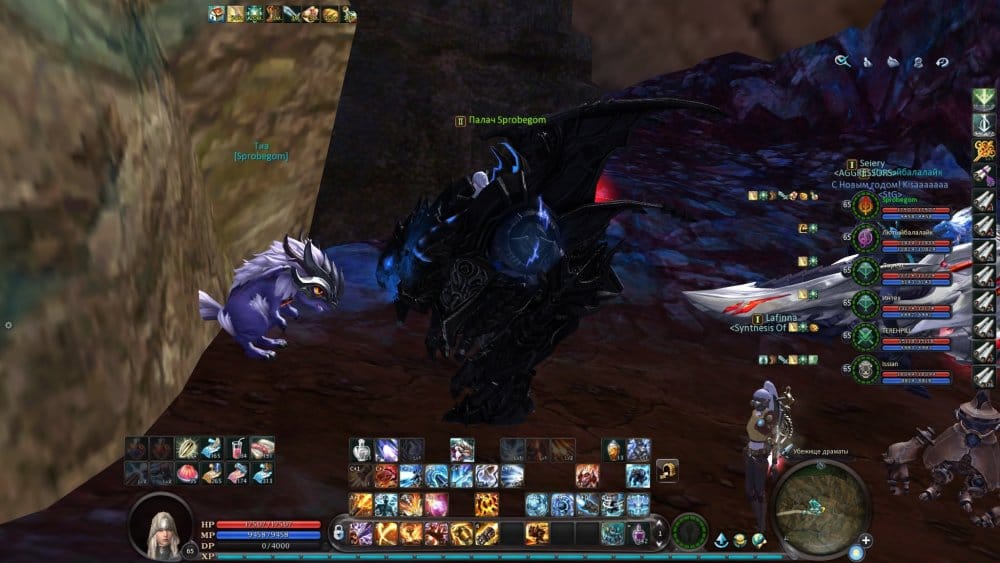Viewport: 1000px width, 563px height.
Task: Open the globe icon beside the minimap
Action: [x=759, y=541]
